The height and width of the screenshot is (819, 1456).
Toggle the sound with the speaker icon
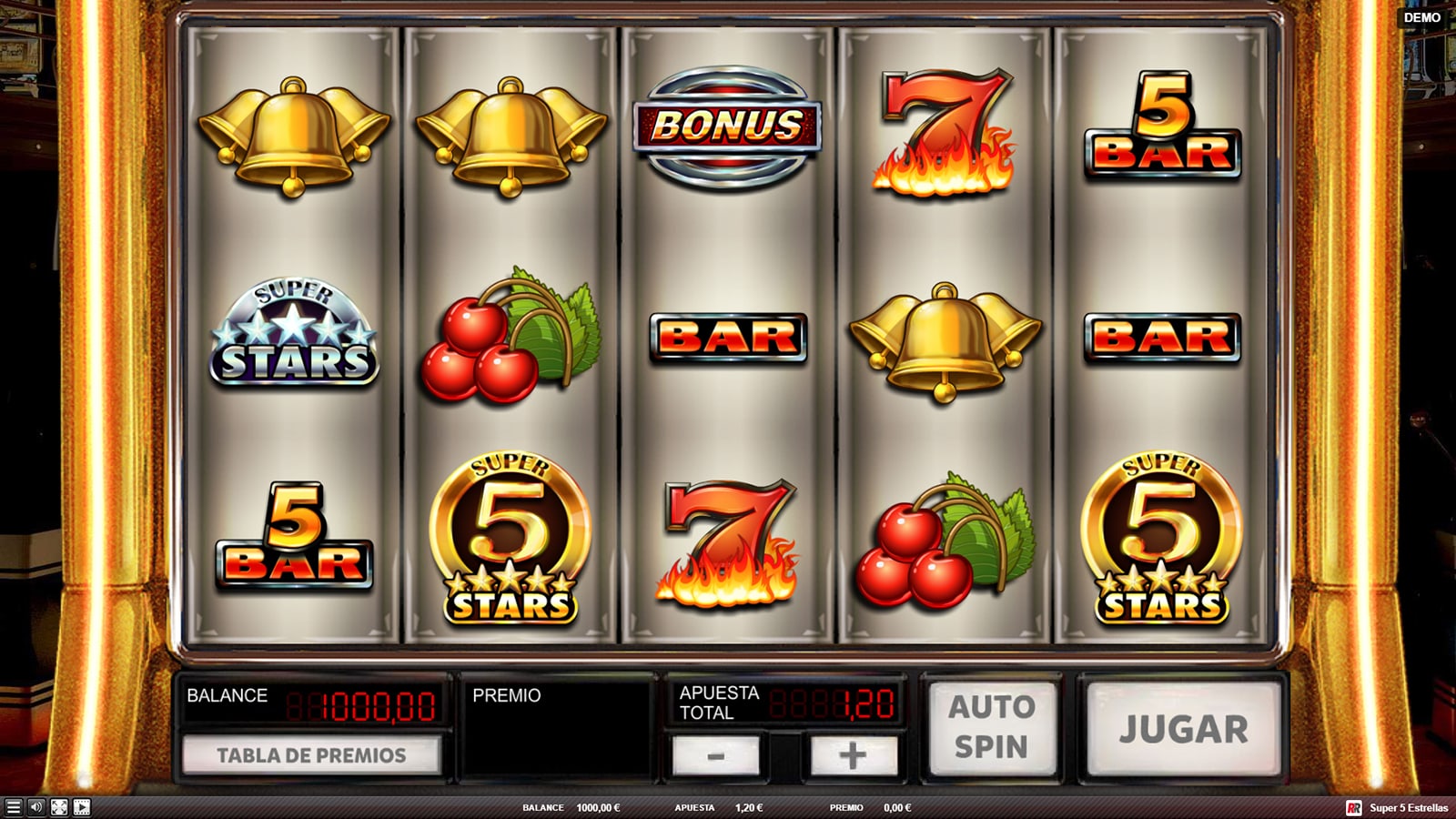click(x=35, y=807)
